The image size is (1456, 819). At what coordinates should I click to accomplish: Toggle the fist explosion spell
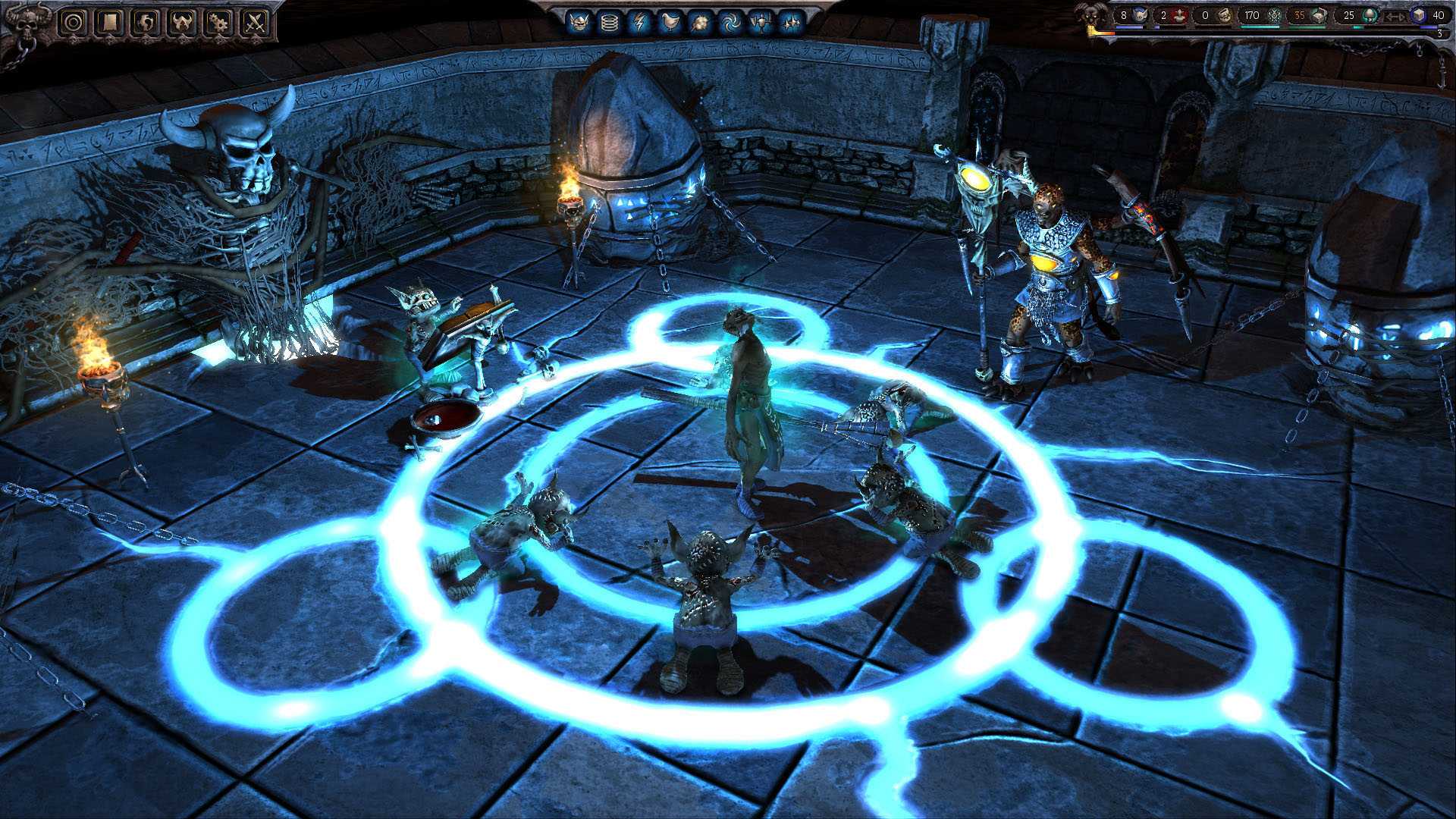pos(701,21)
